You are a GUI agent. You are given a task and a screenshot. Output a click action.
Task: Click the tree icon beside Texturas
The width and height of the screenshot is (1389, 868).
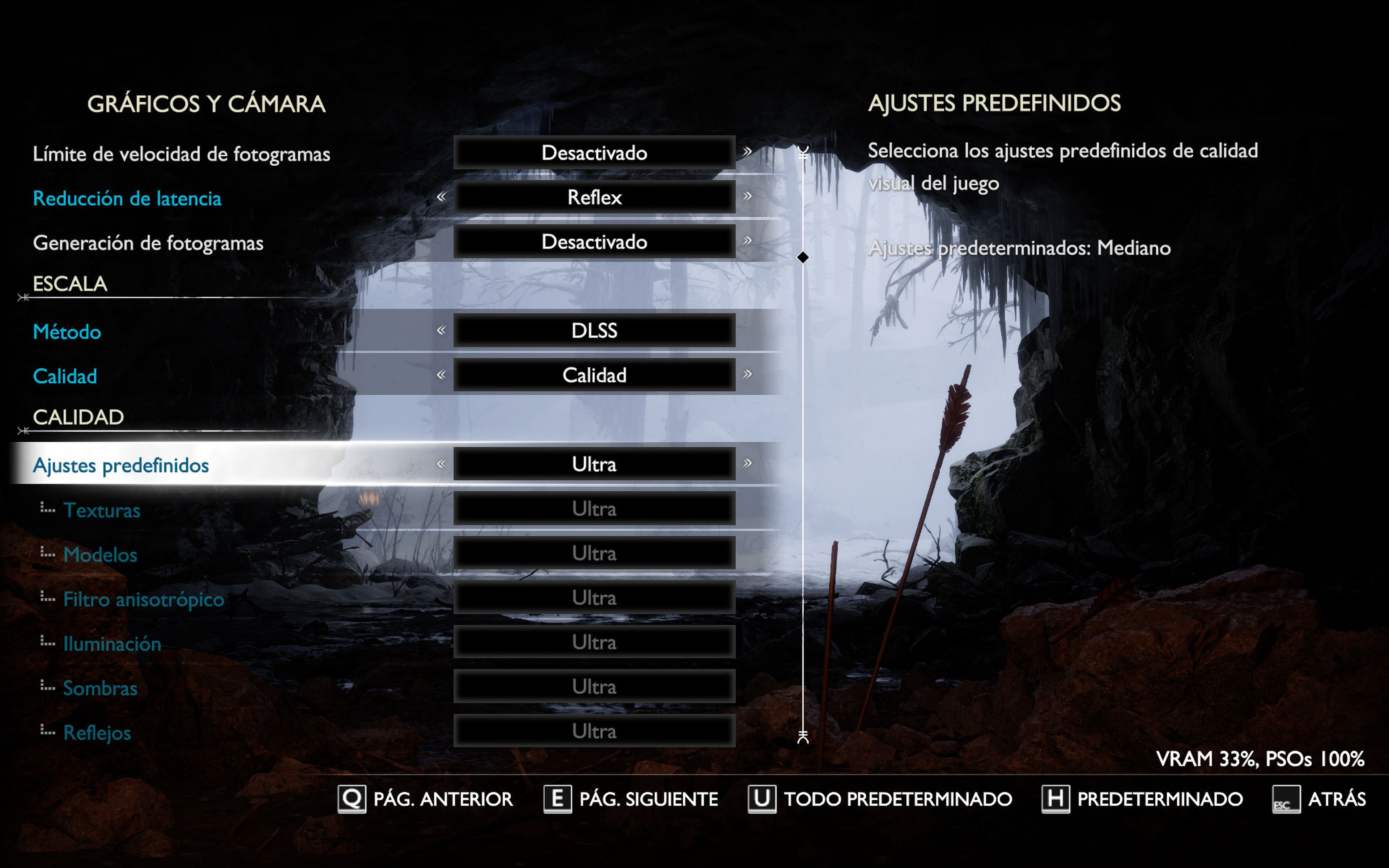(47, 509)
